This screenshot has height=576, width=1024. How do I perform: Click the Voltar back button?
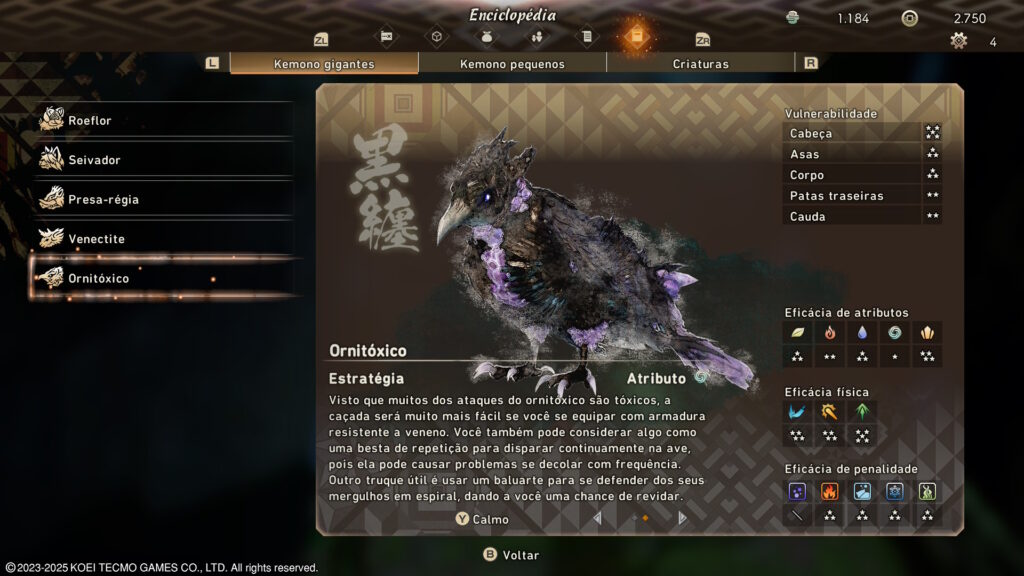tap(511, 555)
